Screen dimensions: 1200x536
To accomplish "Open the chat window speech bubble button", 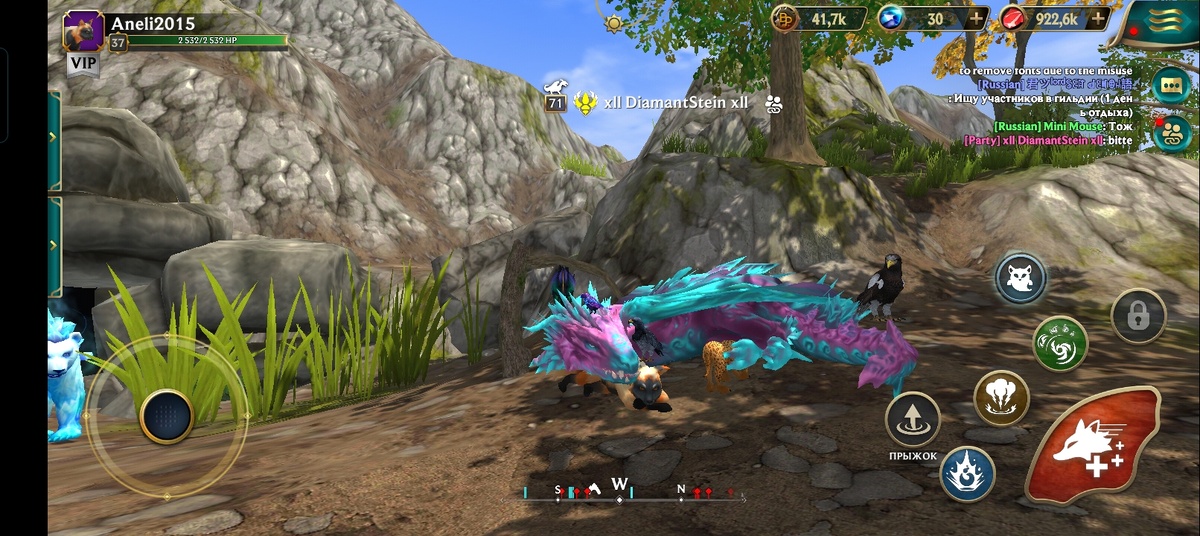I will pos(1171,85).
